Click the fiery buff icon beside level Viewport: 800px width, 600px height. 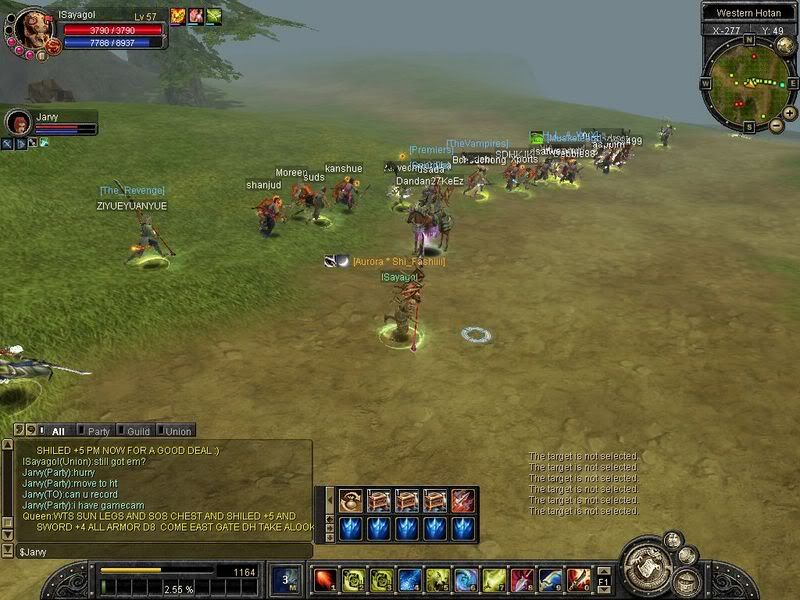tap(178, 16)
